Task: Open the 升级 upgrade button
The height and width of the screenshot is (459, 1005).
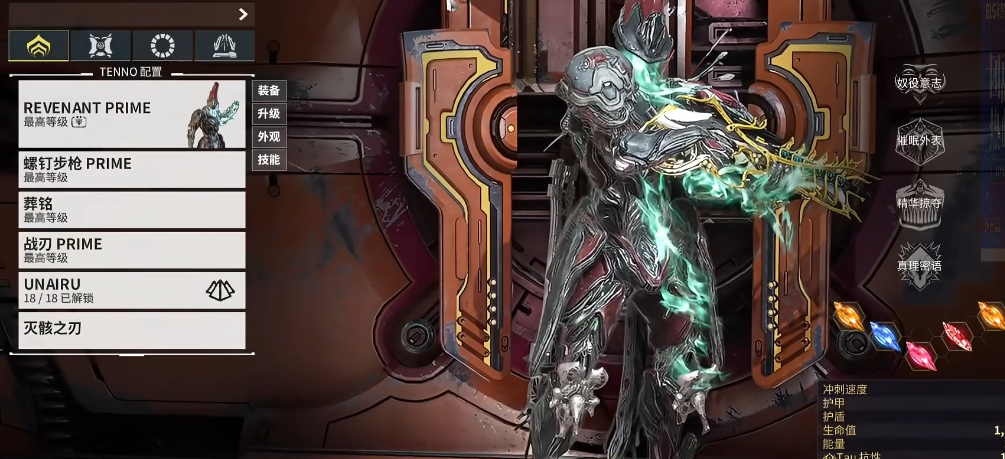Action: pos(269,113)
